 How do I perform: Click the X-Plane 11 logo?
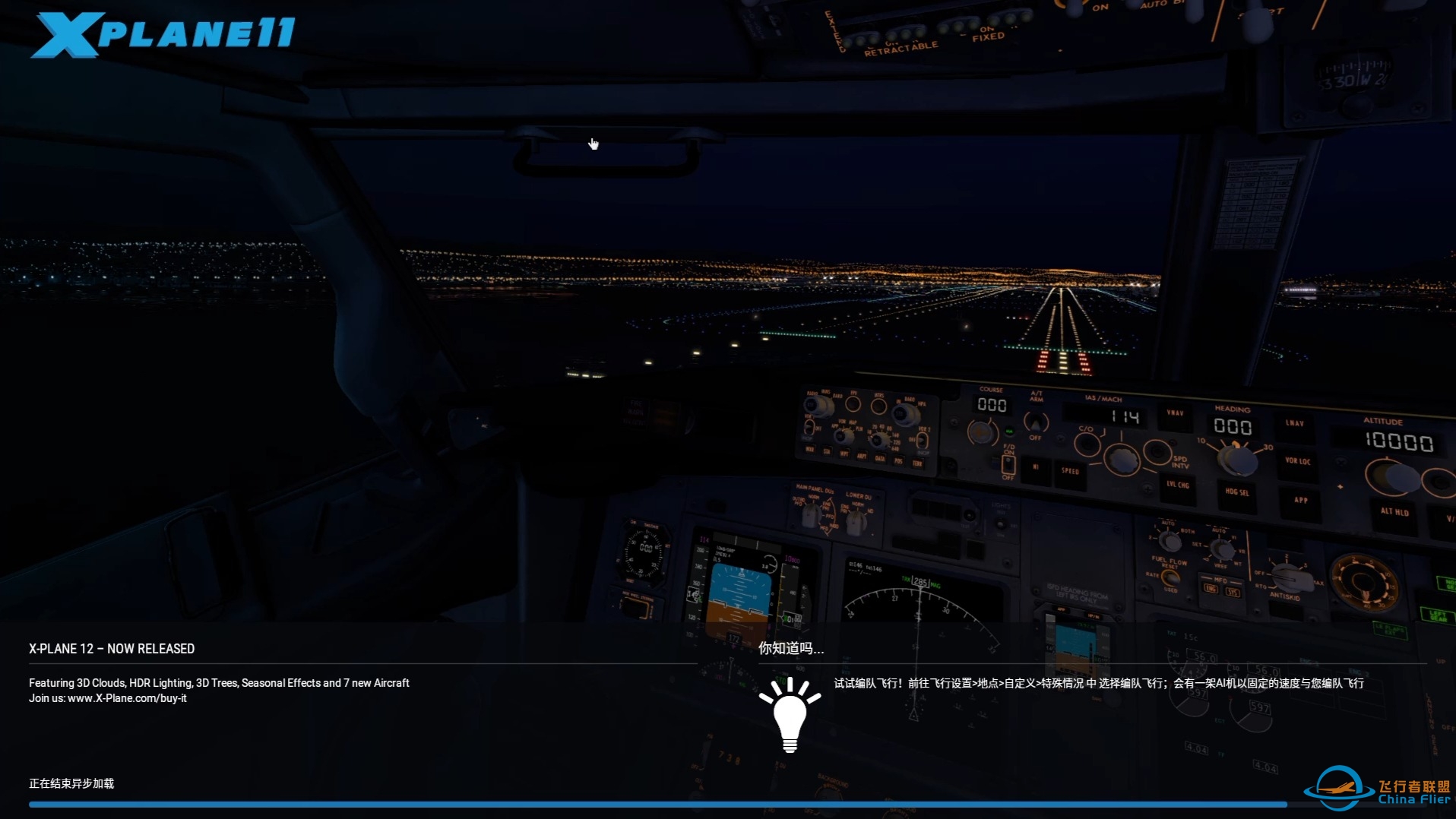coord(163,30)
